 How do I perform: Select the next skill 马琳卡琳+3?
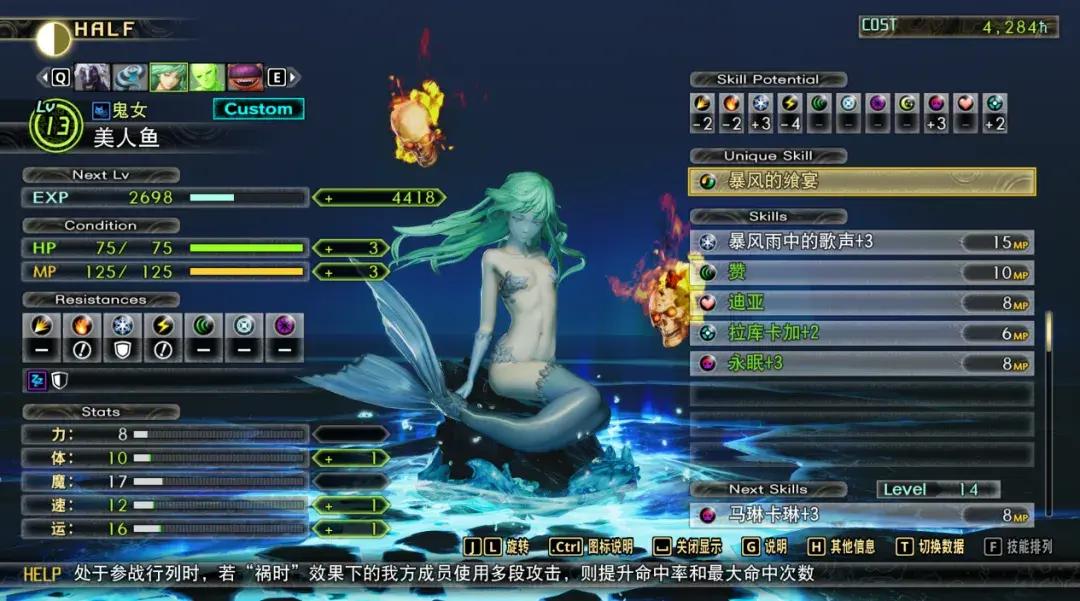[x=862, y=515]
